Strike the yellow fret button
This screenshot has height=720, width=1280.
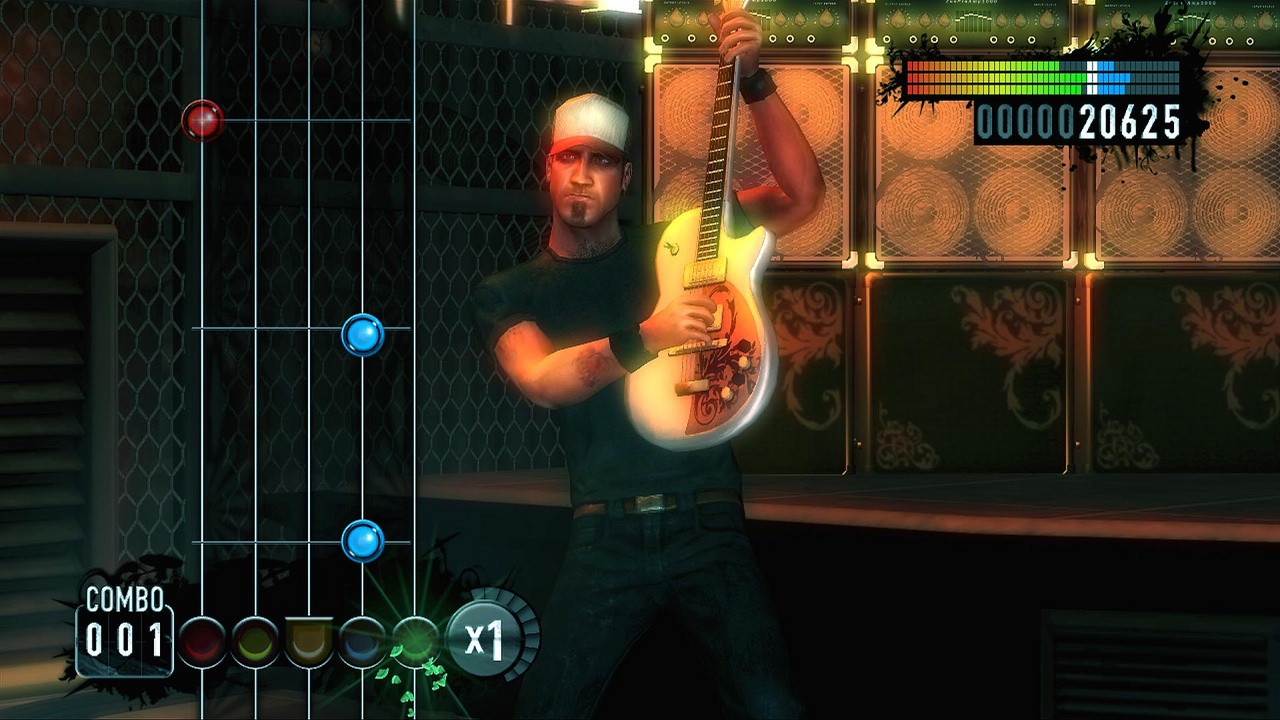(x=256, y=641)
